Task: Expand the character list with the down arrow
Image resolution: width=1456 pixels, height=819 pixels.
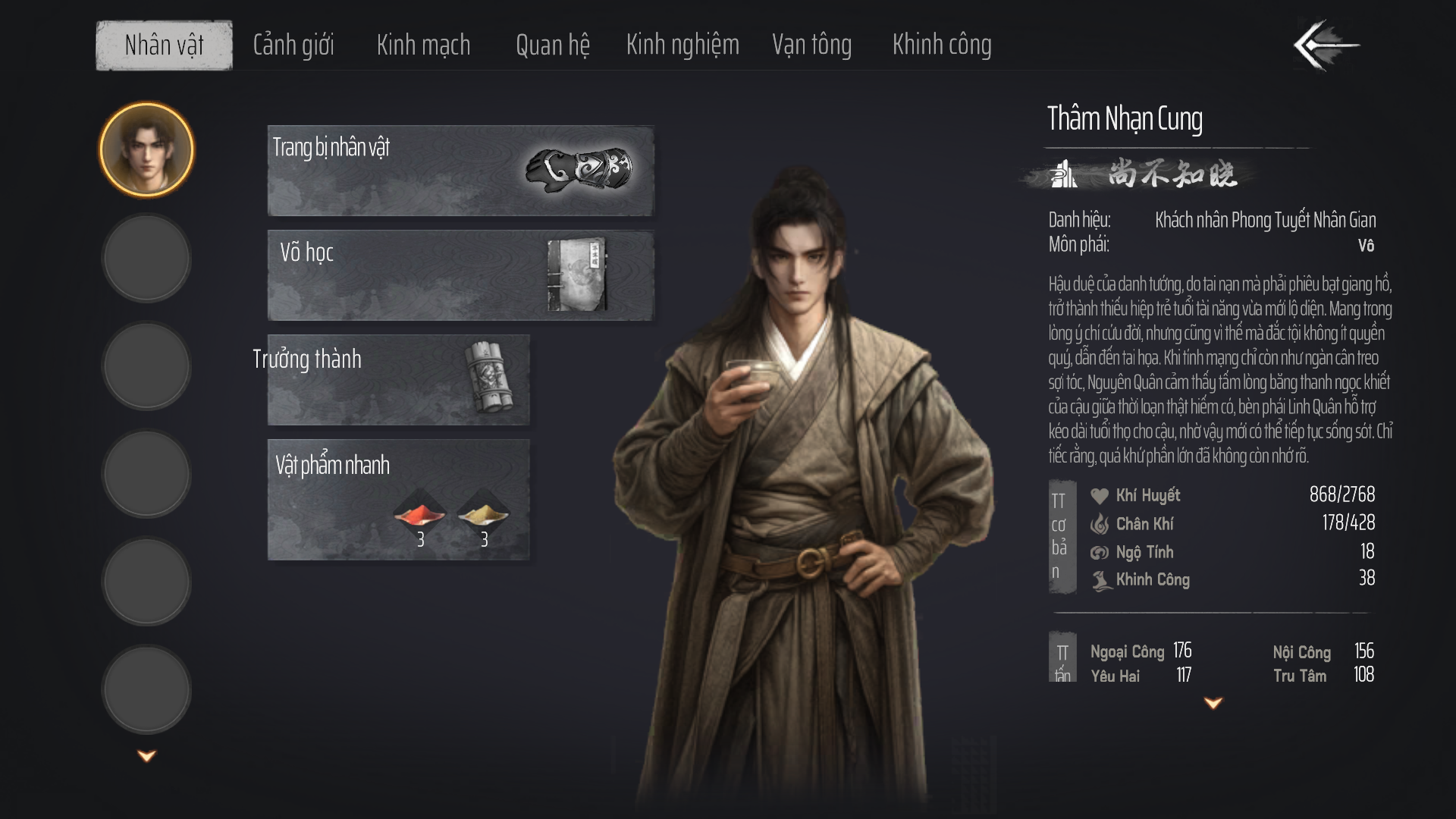Action: point(146,753)
